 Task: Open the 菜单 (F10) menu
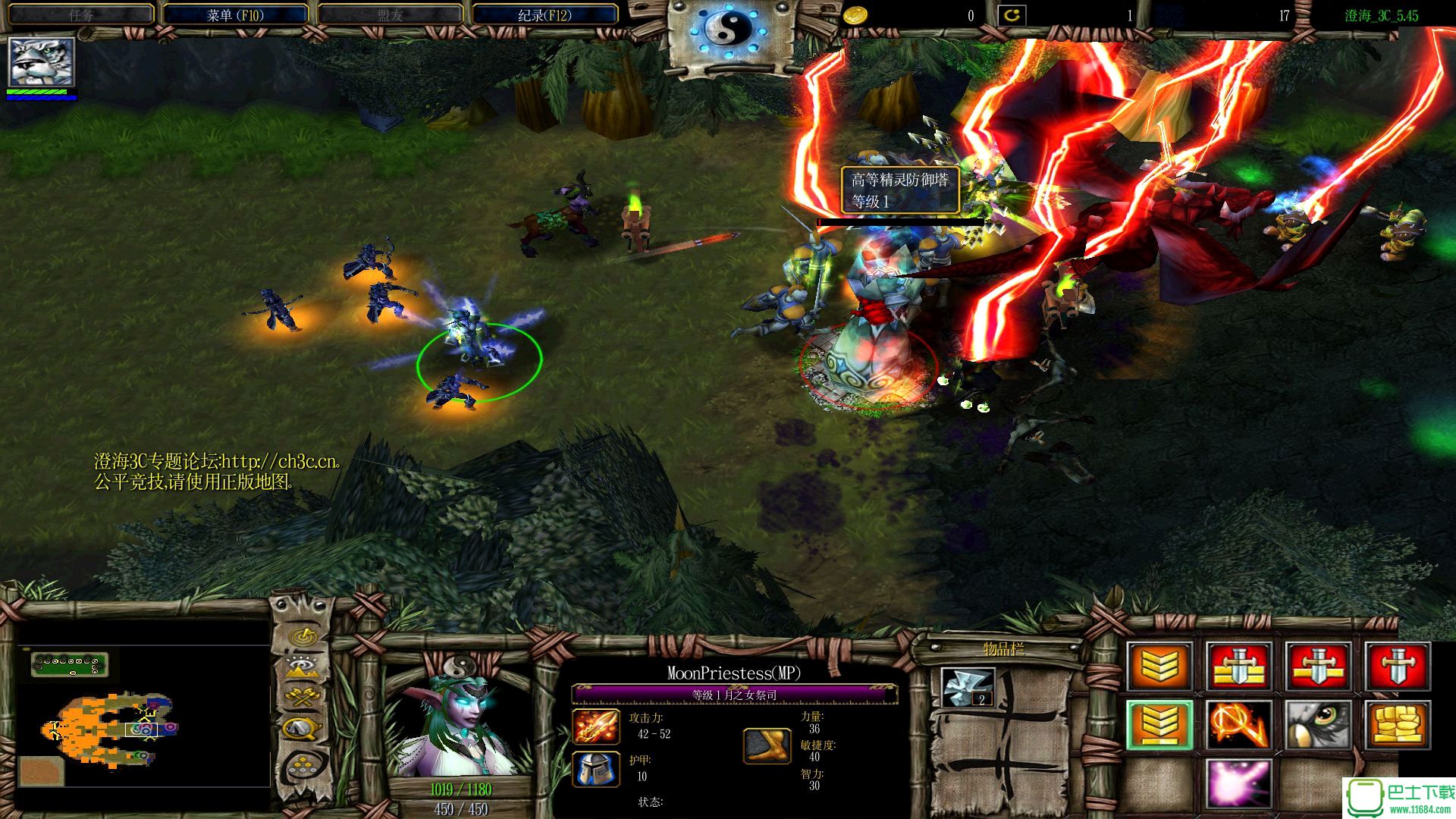click(x=235, y=15)
